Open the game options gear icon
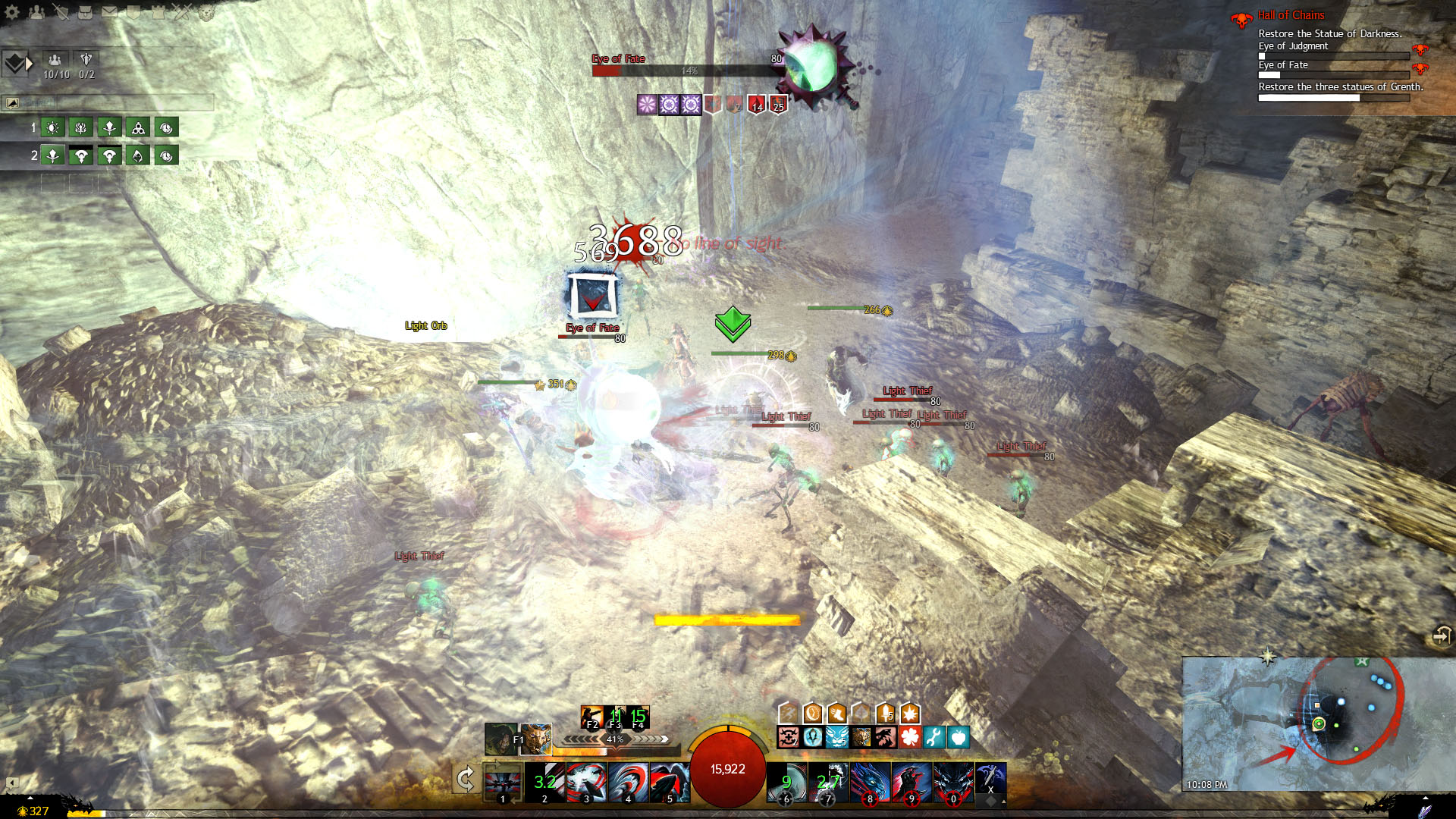Screen dimensions: 1456x819 tap(12, 11)
